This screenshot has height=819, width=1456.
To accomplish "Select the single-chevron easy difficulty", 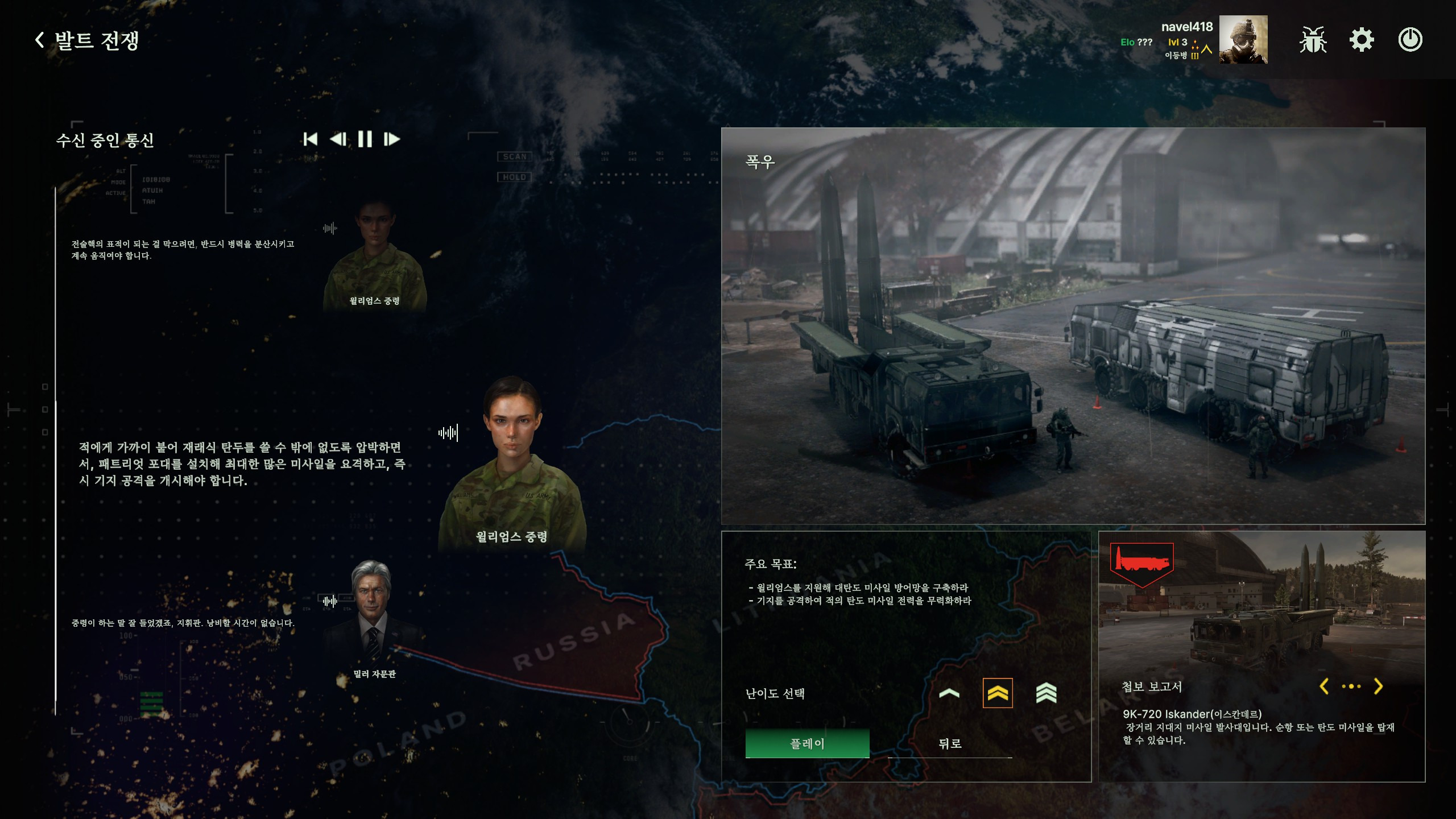I will 949,693.
